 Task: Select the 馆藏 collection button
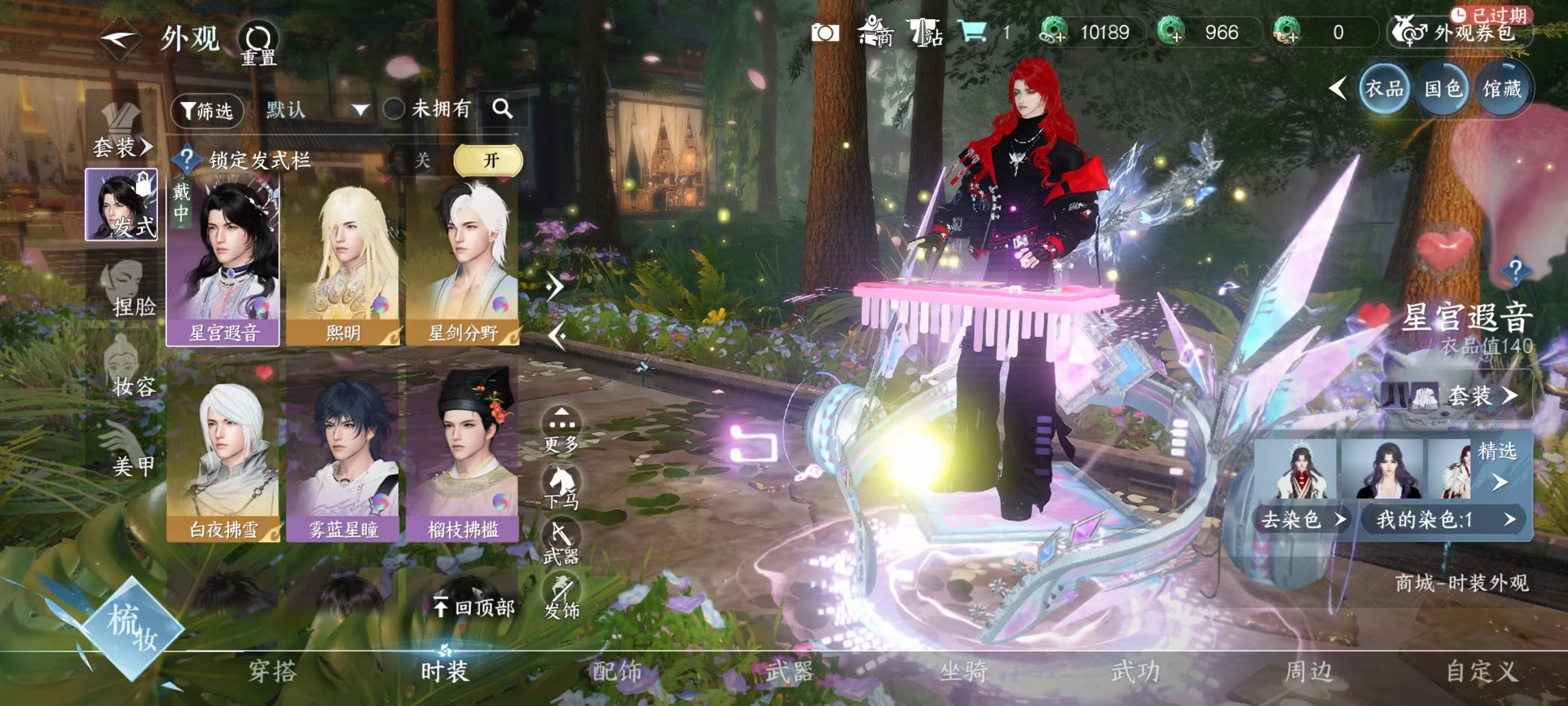(x=1502, y=90)
